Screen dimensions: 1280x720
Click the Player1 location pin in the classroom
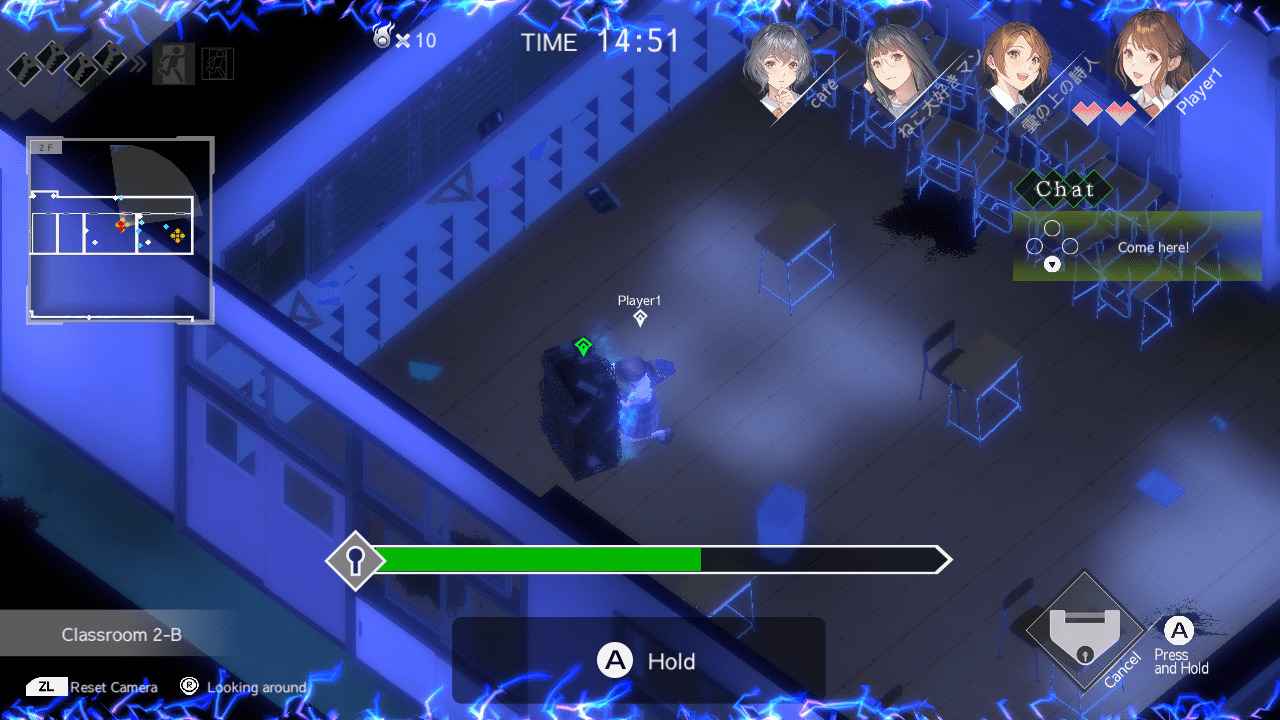(x=640, y=317)
